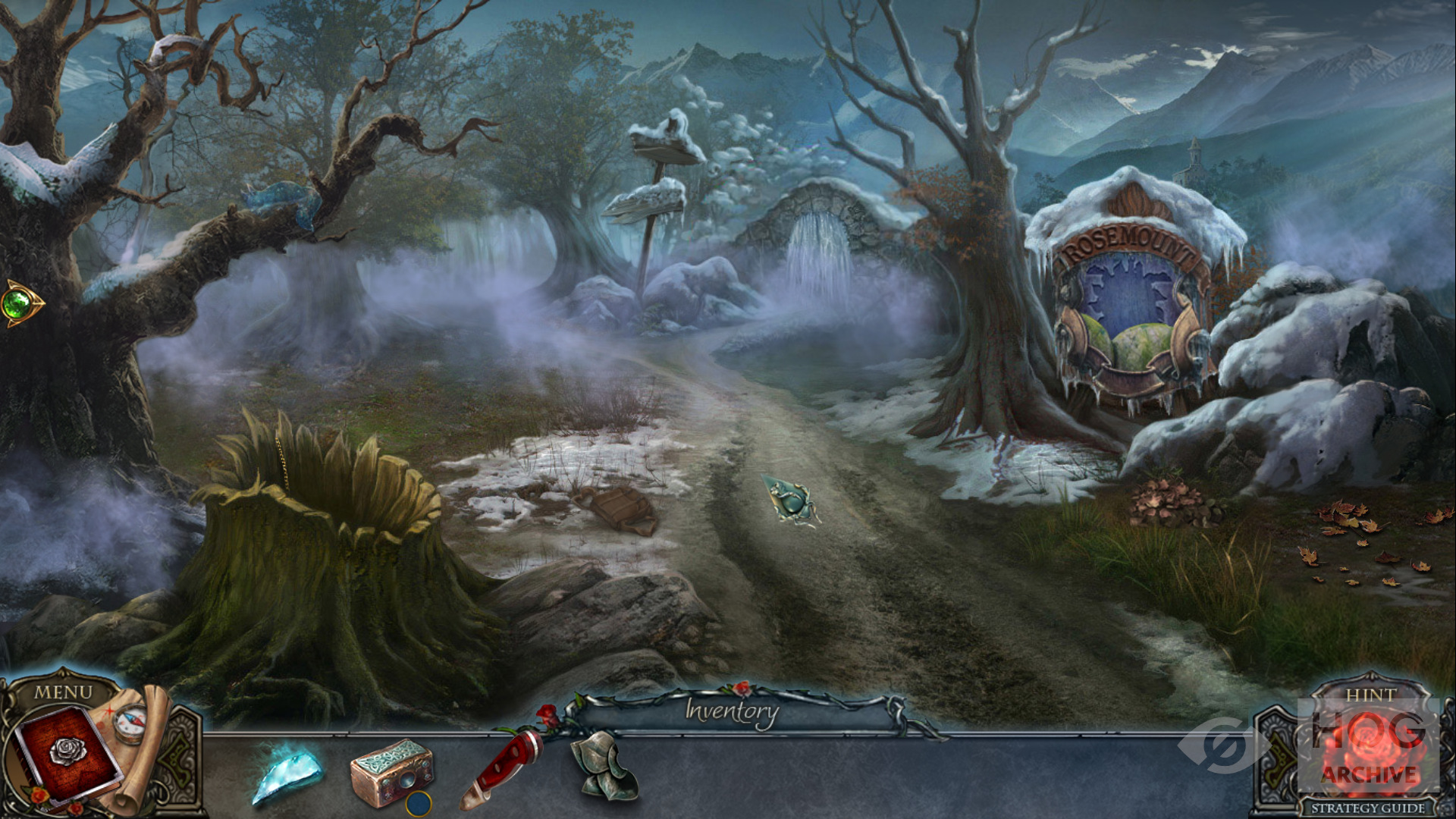Choose the metal armor piece in inventory
This screenshot has width=1456, height=819.
[604, 764]
